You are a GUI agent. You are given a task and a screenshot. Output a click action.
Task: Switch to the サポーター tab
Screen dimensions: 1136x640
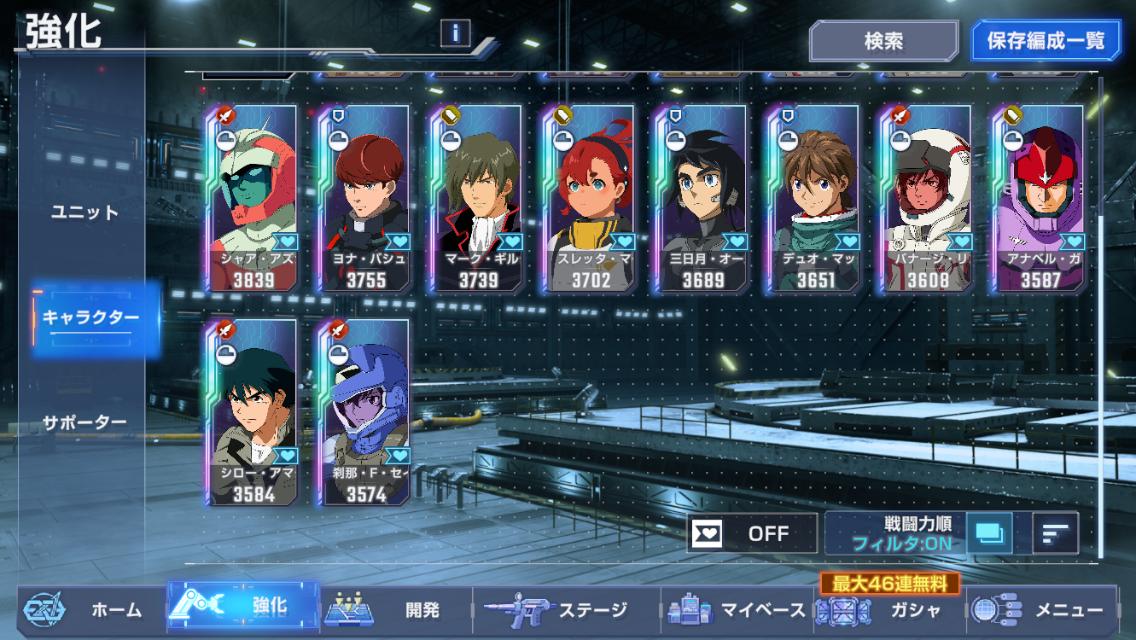pos(85,422)
